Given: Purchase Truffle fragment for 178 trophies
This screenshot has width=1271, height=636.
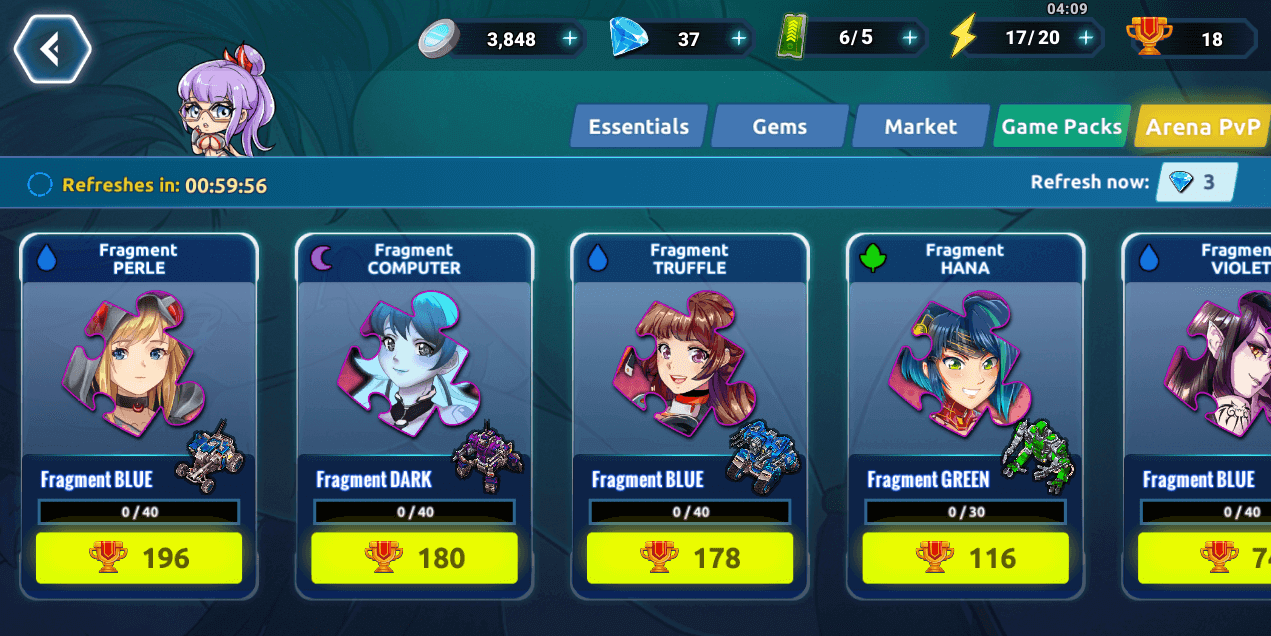Looking at the screenshot, I should (x=690, y=558).
